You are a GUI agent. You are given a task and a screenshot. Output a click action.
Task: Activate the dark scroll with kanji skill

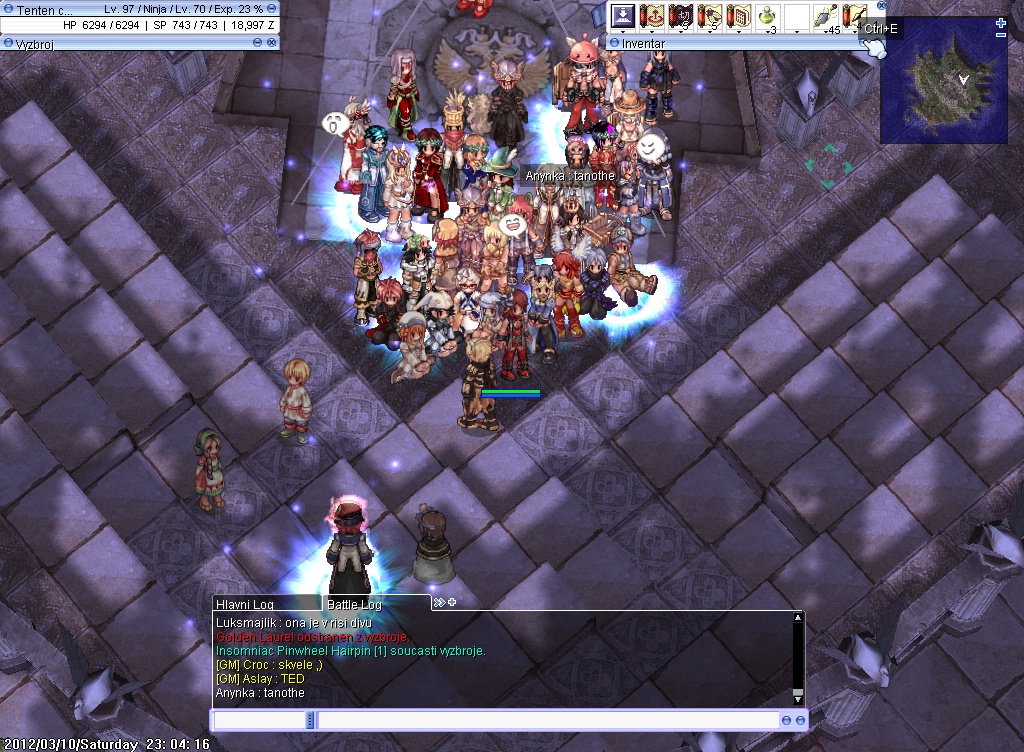pyautogui.click(x=681, y=17)
